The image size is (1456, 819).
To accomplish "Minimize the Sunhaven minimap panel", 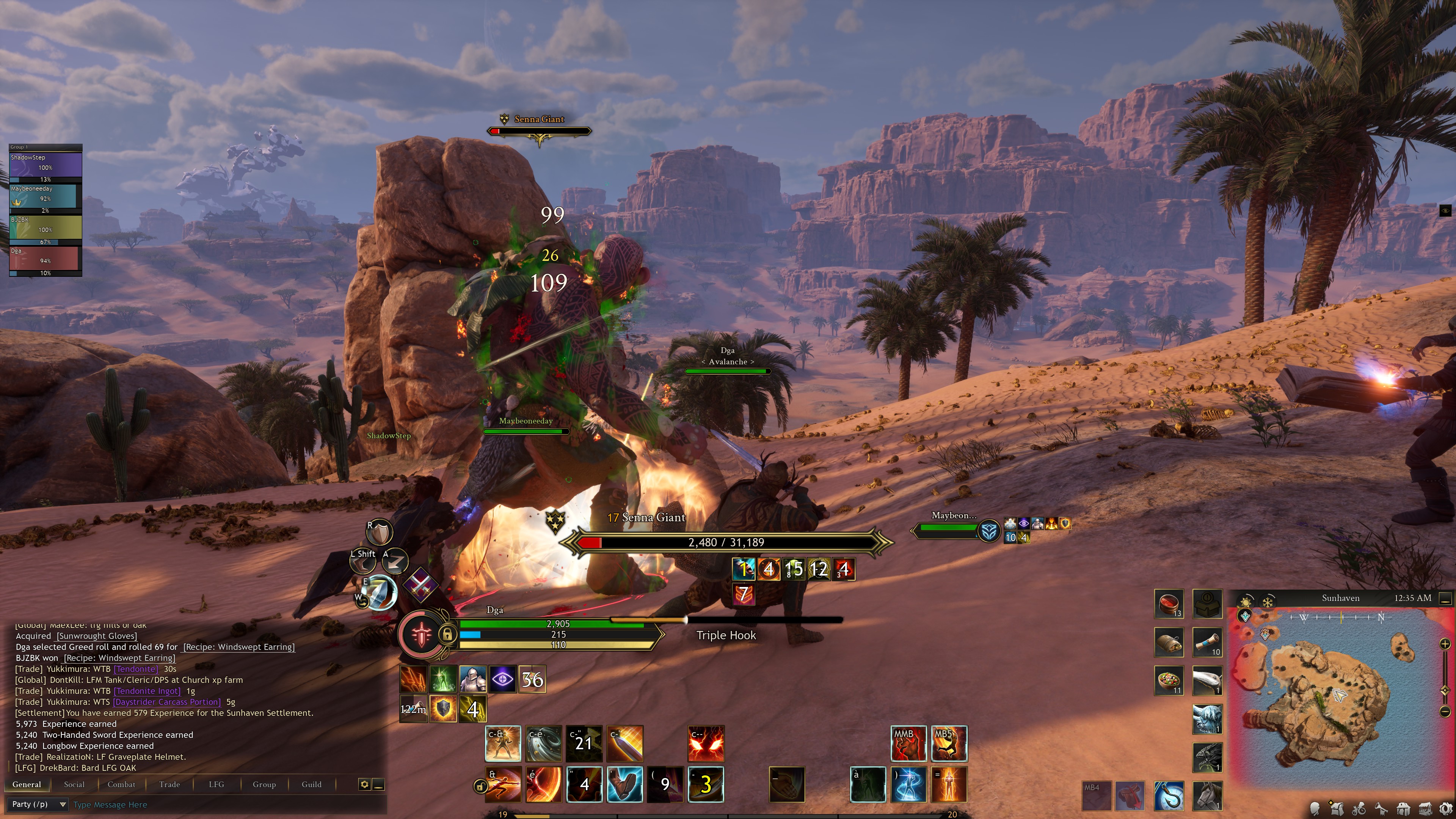I will 1445,598.
